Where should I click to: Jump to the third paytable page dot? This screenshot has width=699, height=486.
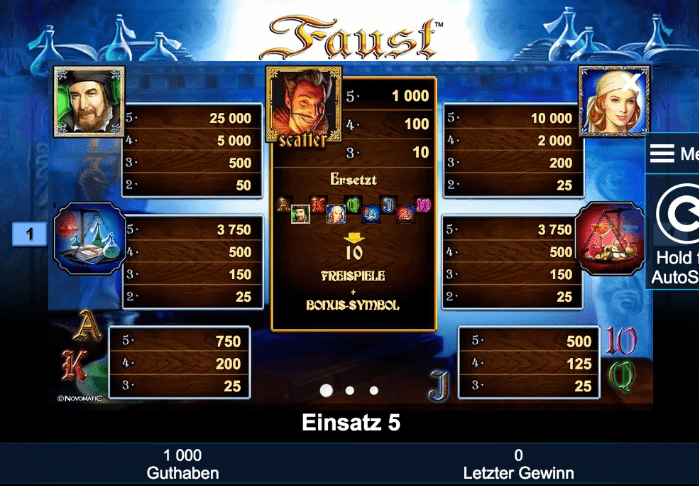coord(374,390)
